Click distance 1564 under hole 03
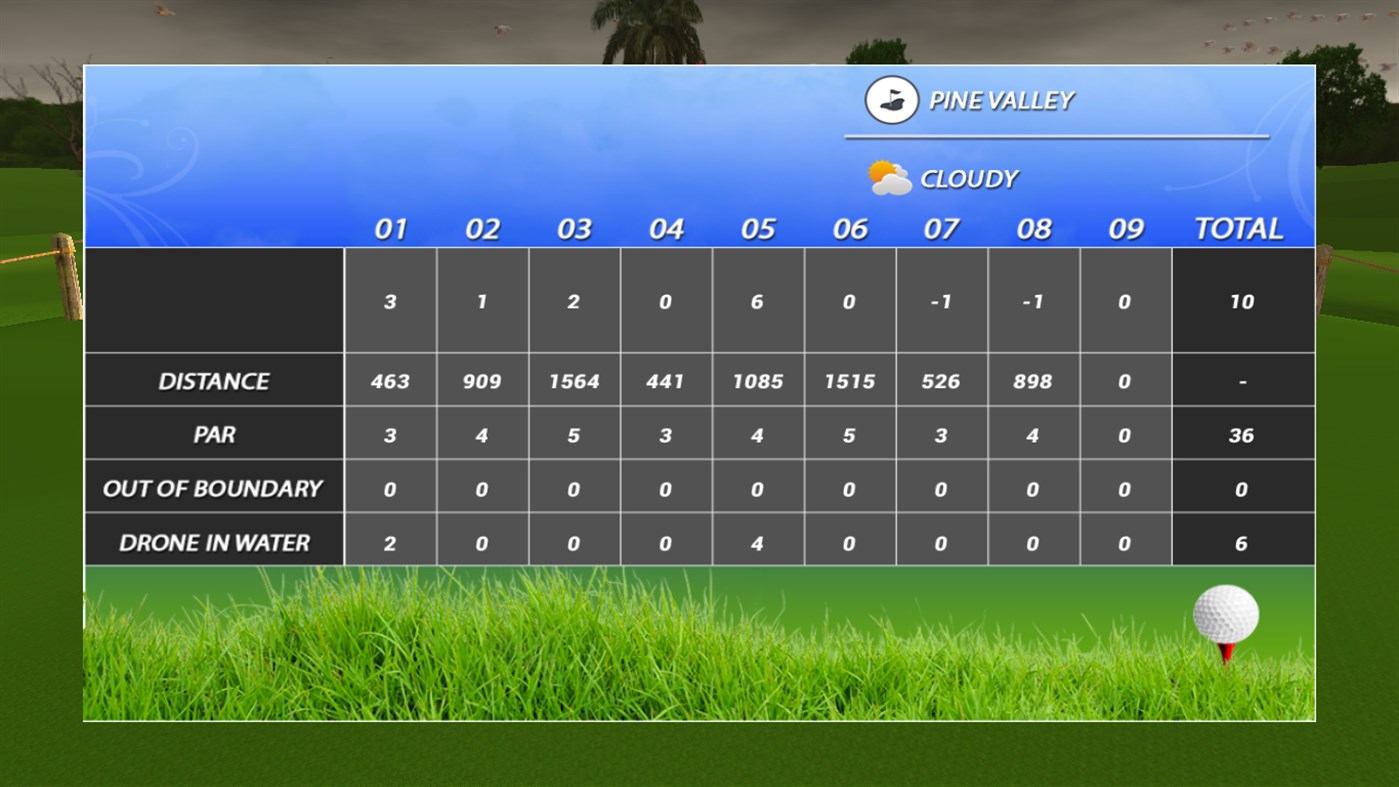This screenshot has width=1399, height=787. 574,380
